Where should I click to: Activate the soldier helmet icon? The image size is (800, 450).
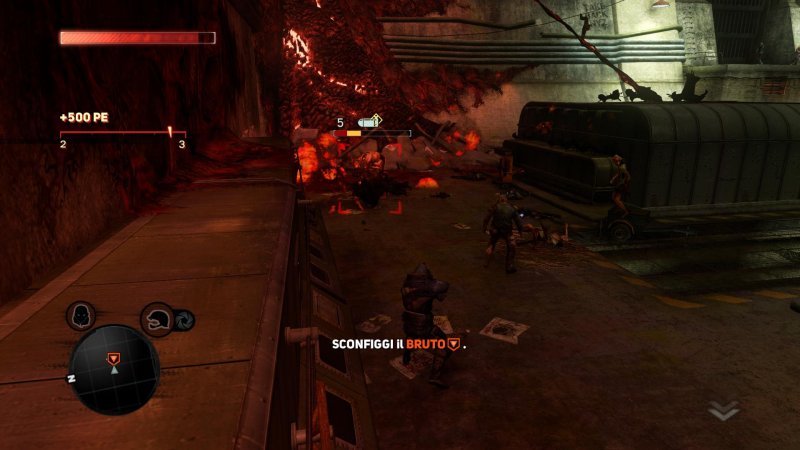[158, 320]
